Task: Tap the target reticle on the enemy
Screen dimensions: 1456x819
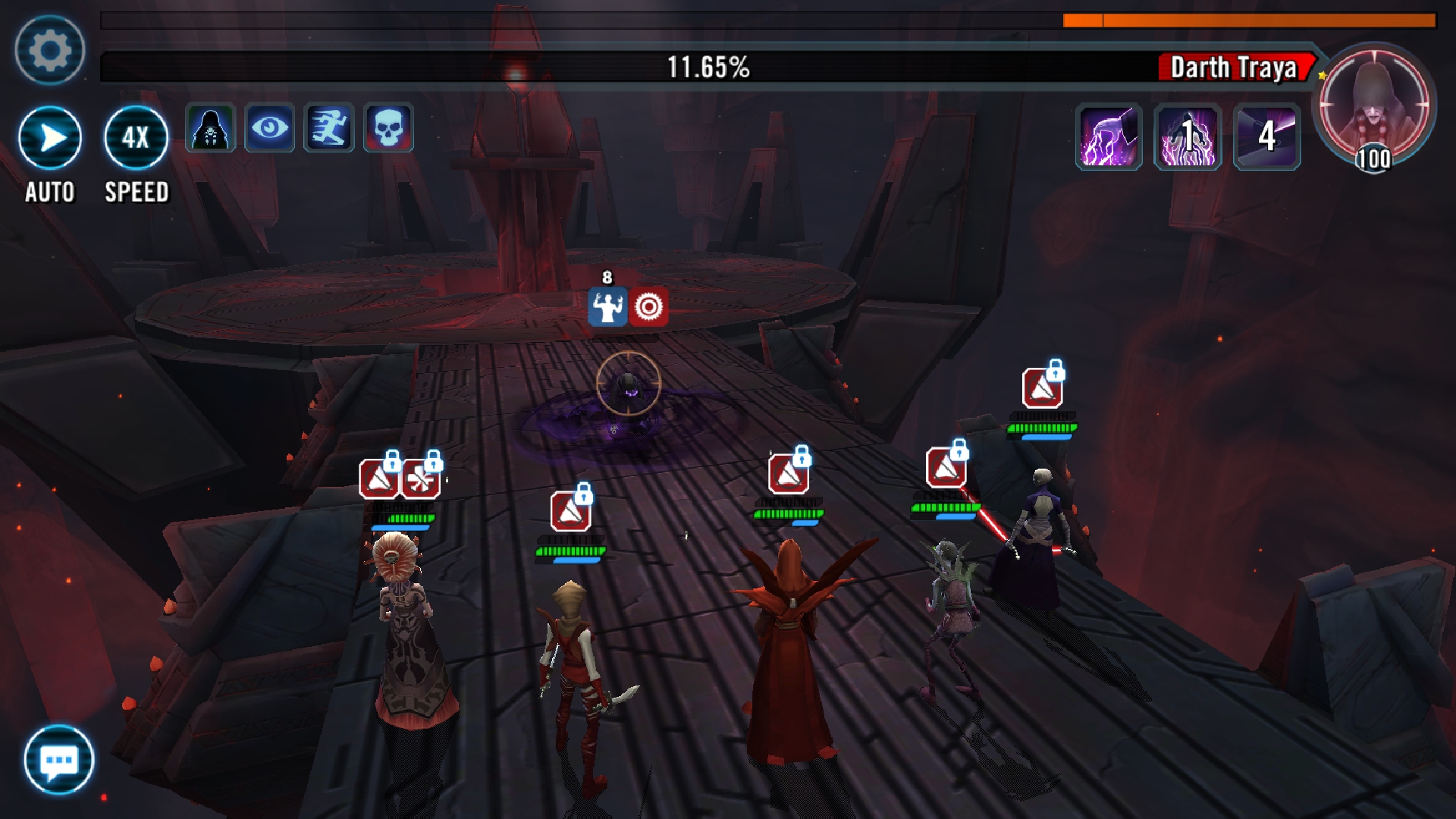Action: [628, 384]
